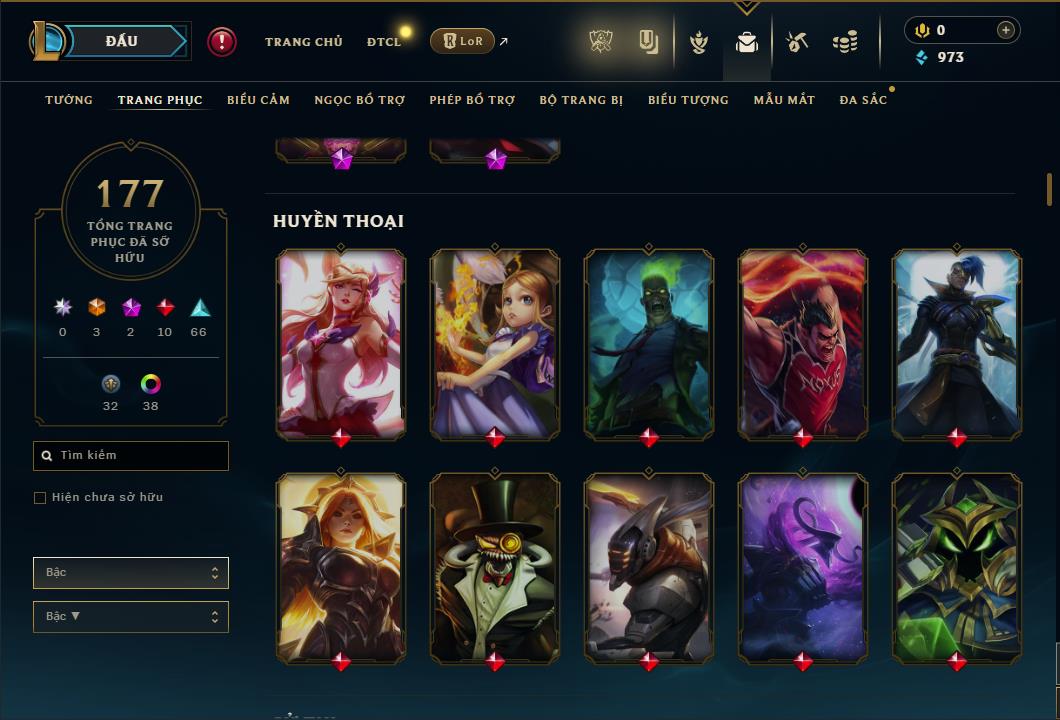Go to TRANG CHỦ home page
This screenshot has width=1060, height=720.
click(x=303, y=42)
